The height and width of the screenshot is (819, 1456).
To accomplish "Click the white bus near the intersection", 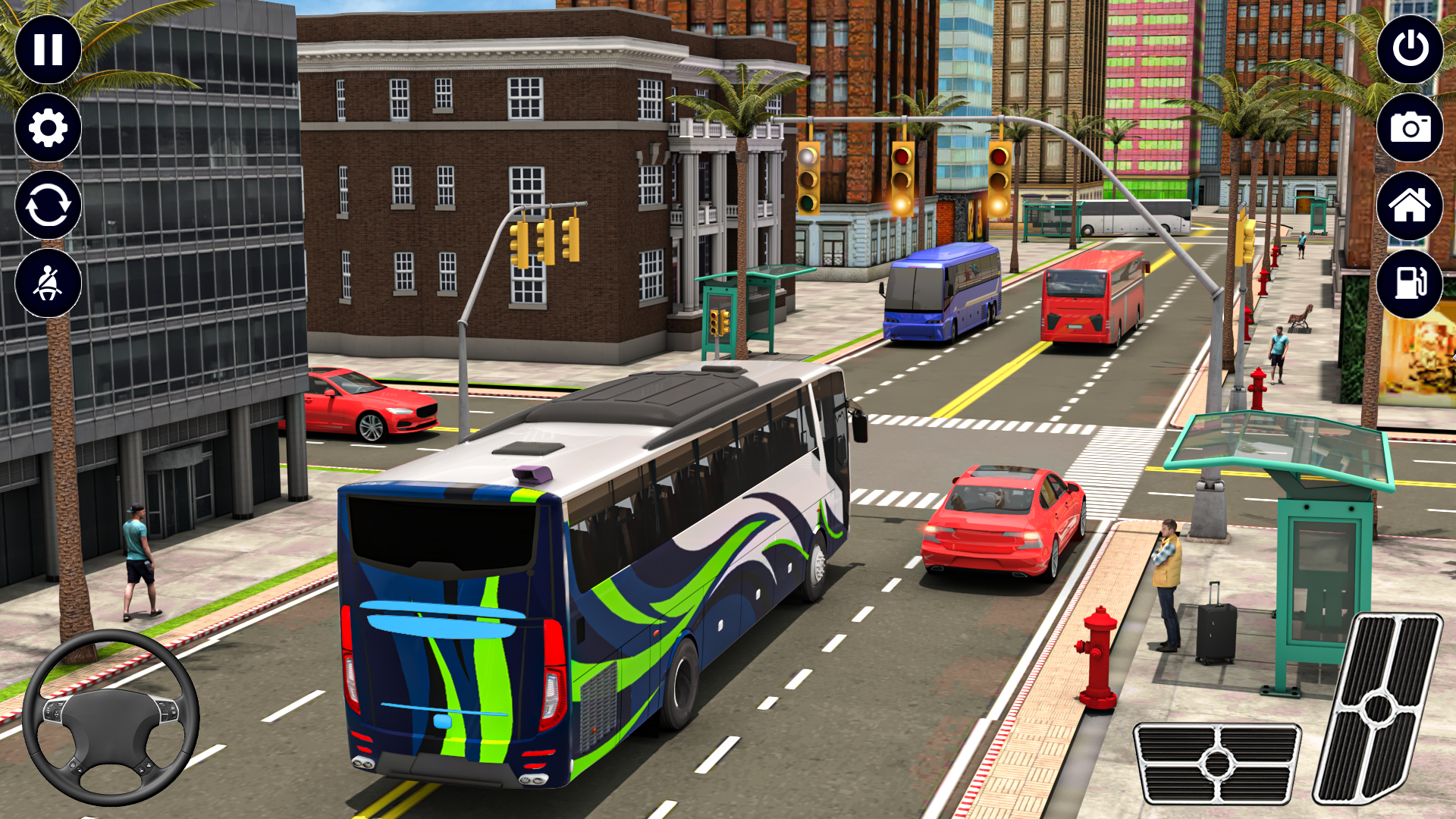I will pyautogui.click(x=1137, y=216).
